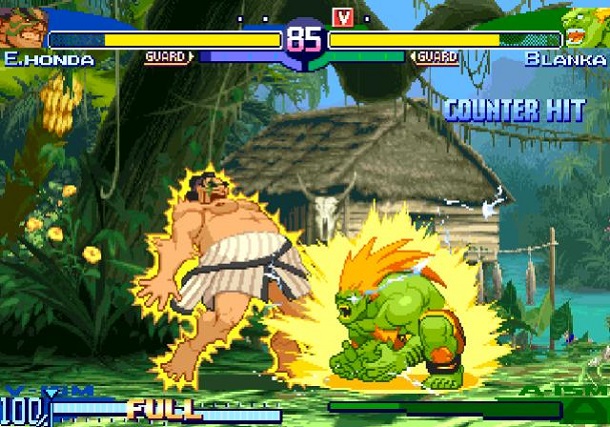
Task: Click E. Honda's character portrait
Action: coord(22,27)
